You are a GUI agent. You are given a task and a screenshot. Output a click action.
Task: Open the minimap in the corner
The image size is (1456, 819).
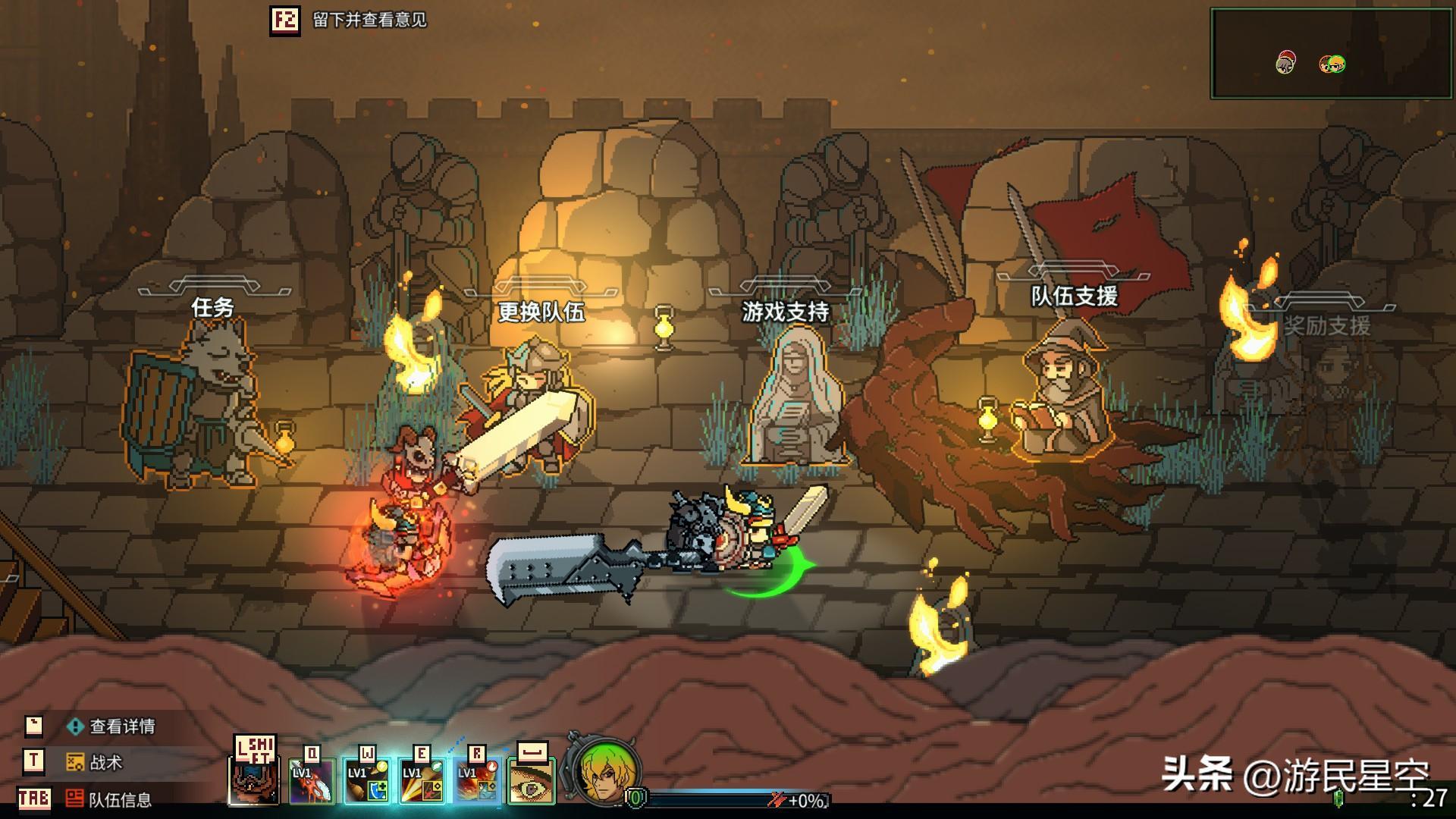coord(1331,53)
